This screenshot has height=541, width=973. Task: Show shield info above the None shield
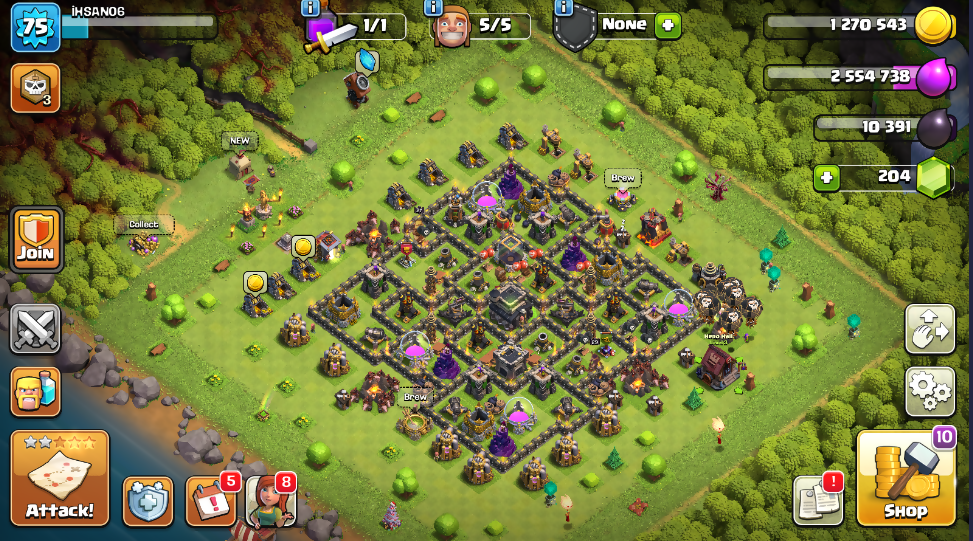tap(563, 8)
